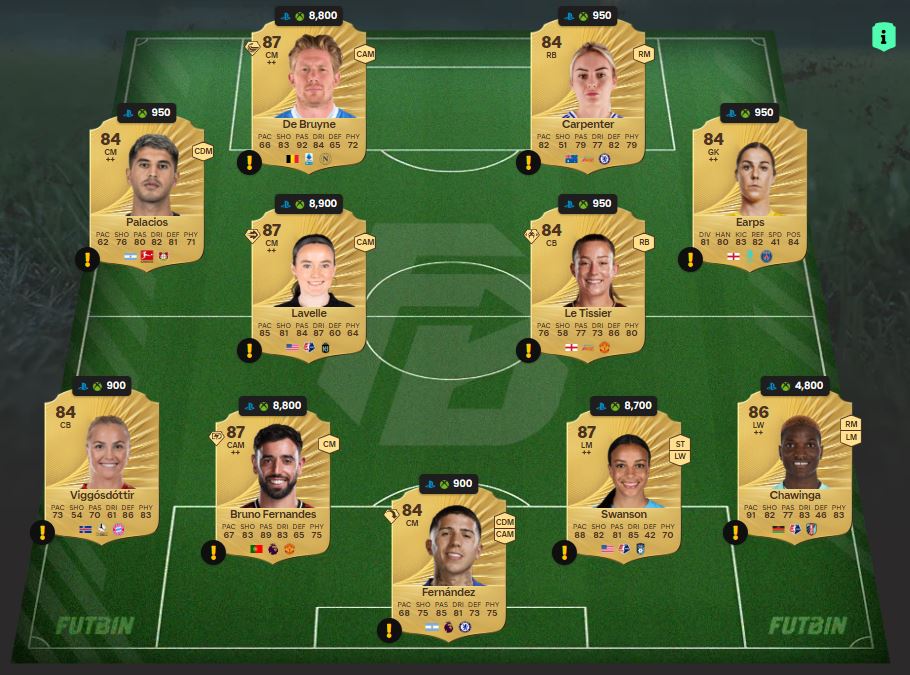The height and width of the screenshot is (675, 910).
Task: Open the green info button
Action: tap(883, 38)
